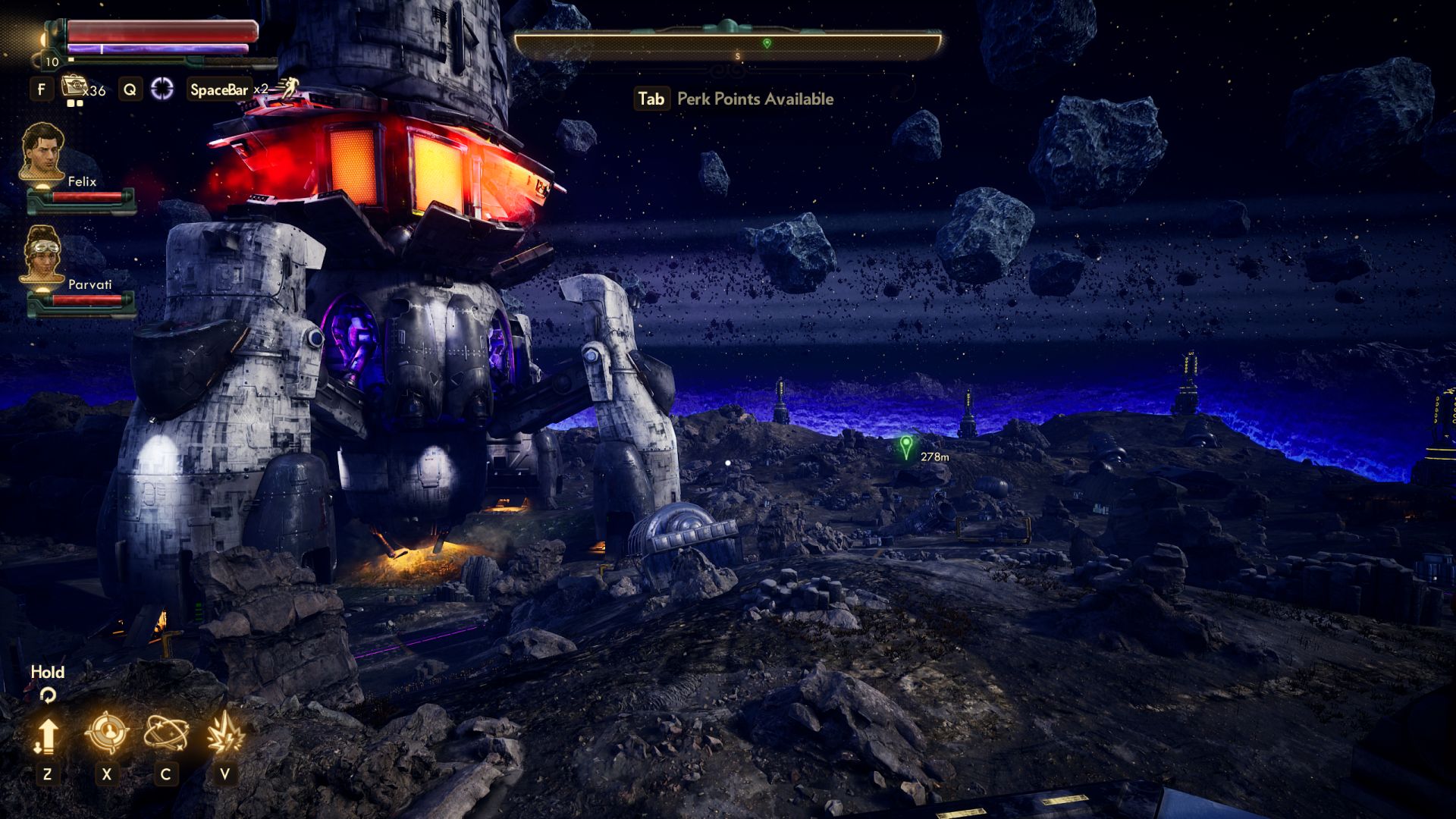Activate the target reticle companion ability

(x=106, y=733)
